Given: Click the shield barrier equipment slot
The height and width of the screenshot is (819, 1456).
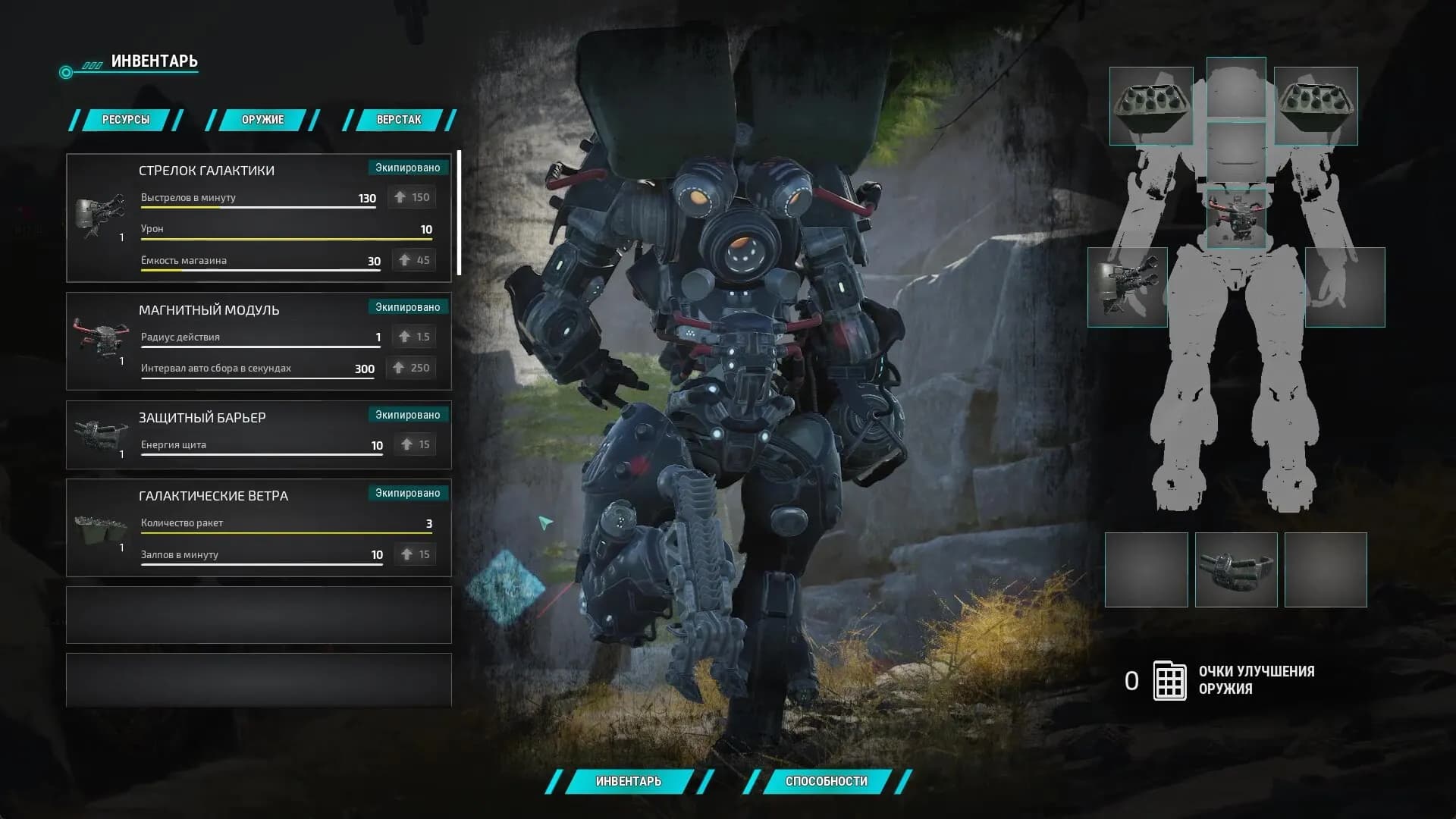Looking at the screenshot, I should coord(1236,570).
